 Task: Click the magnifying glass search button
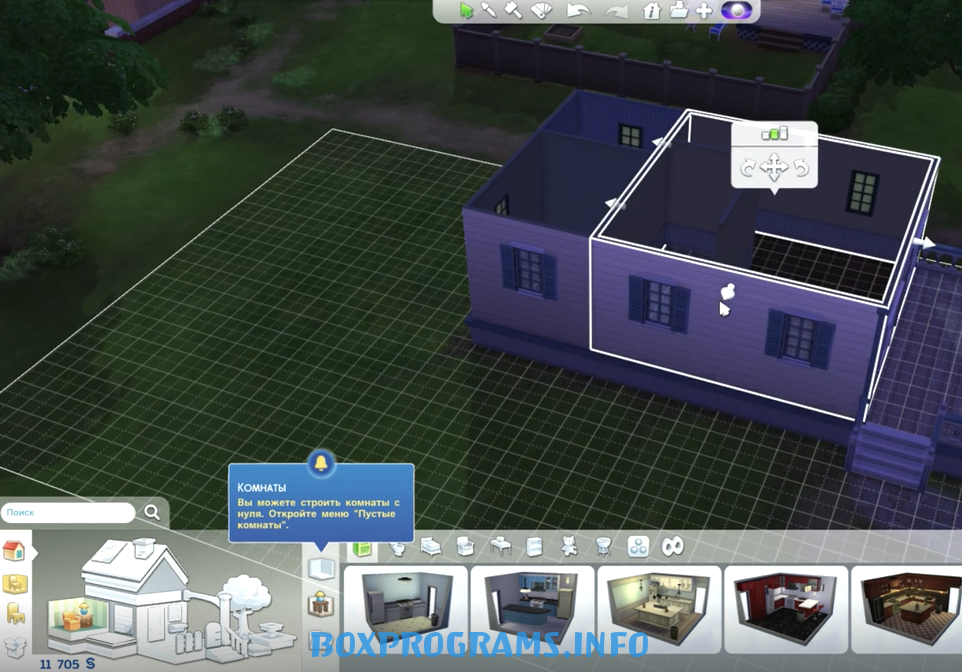tap(152, 512)
